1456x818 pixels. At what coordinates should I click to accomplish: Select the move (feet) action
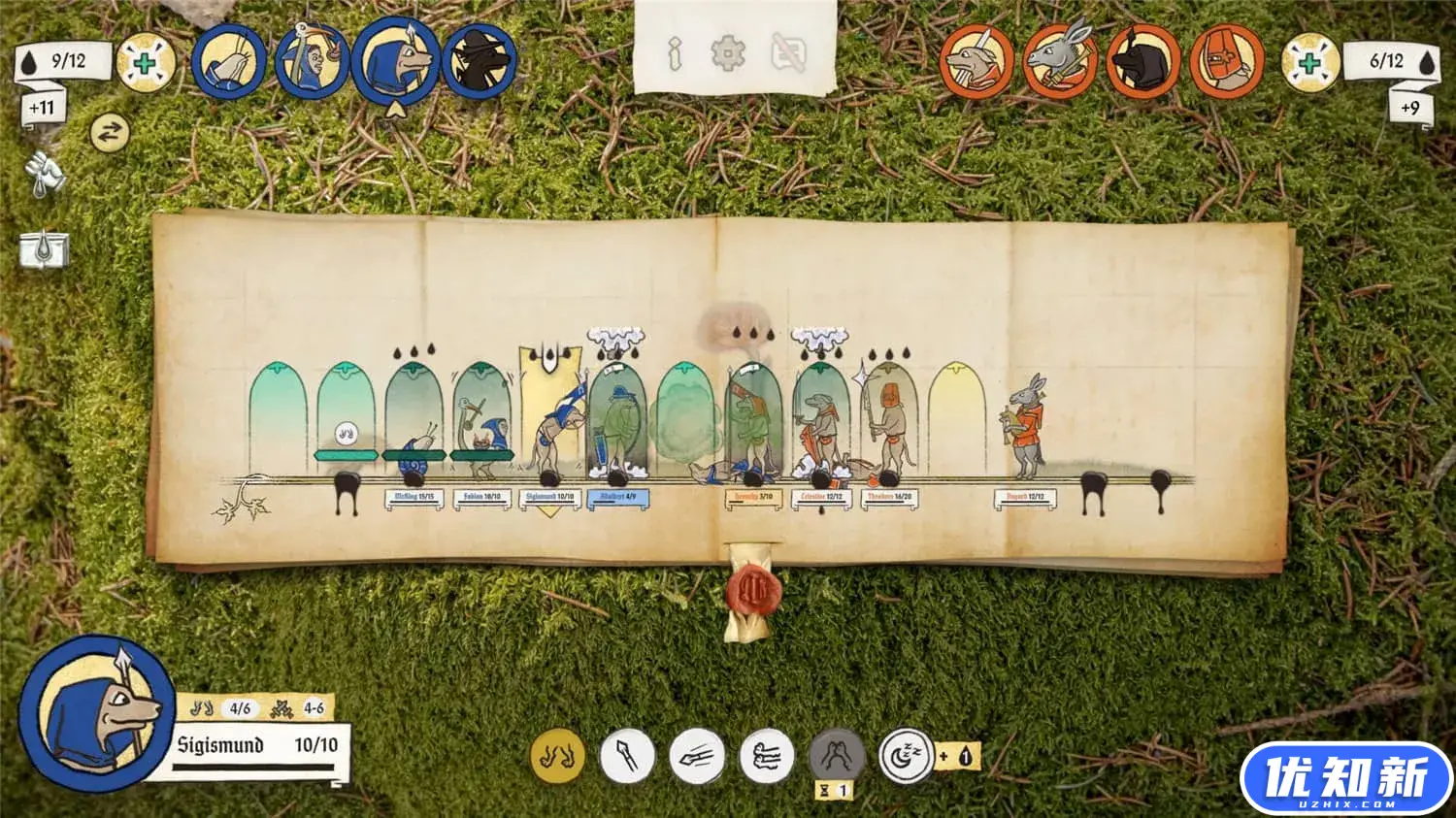(x=558, y=756)
